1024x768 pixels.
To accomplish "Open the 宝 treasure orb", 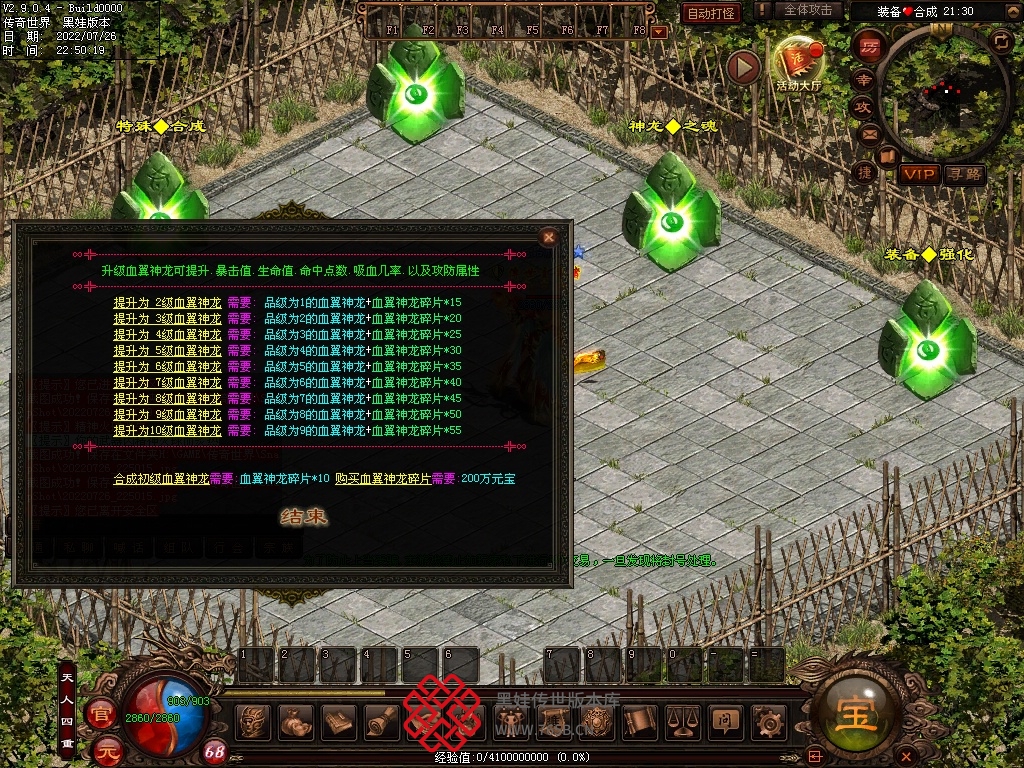I will pos(853,714).
